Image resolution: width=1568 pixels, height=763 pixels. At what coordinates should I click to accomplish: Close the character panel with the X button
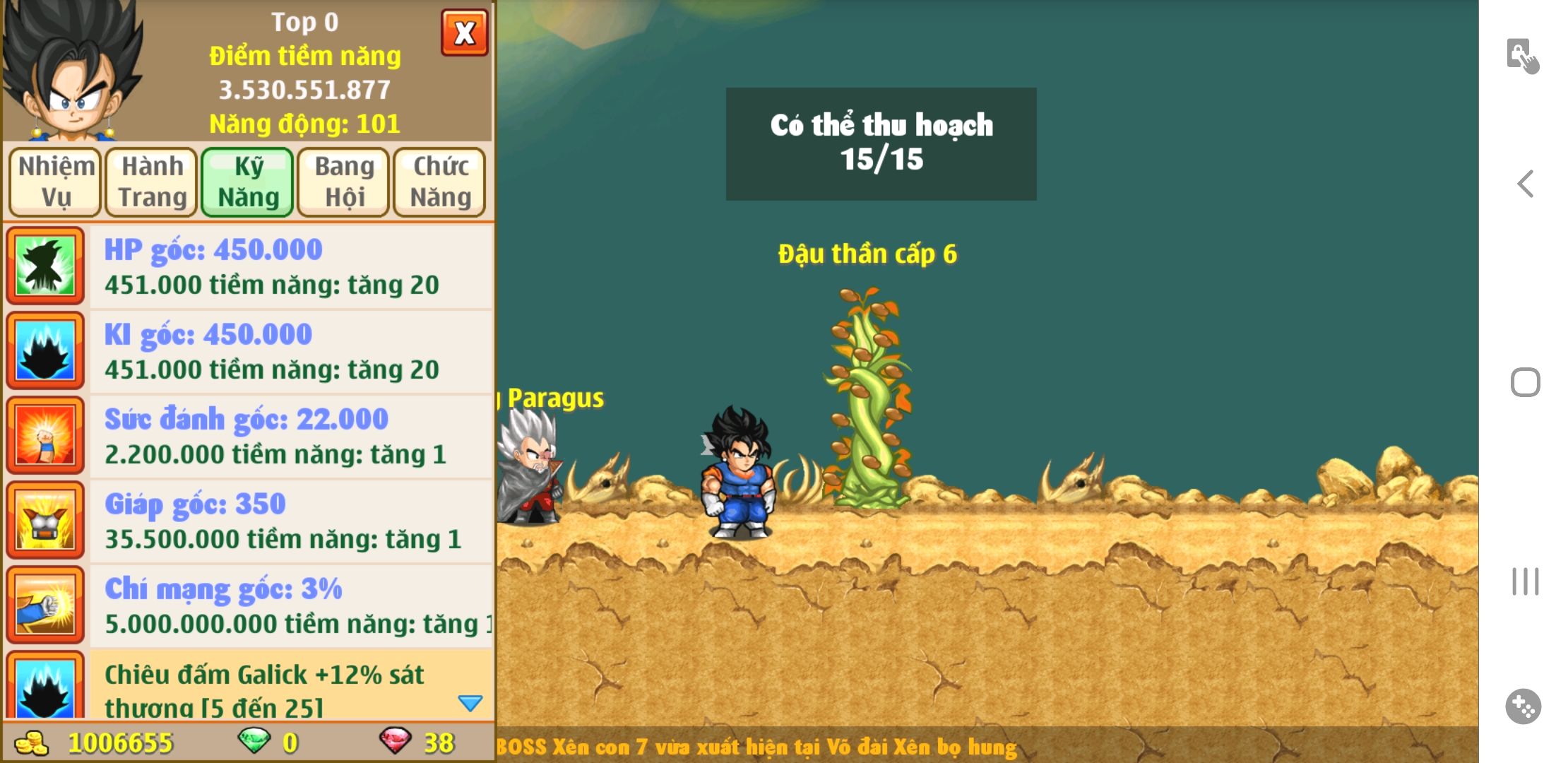(x=464, y=33)
